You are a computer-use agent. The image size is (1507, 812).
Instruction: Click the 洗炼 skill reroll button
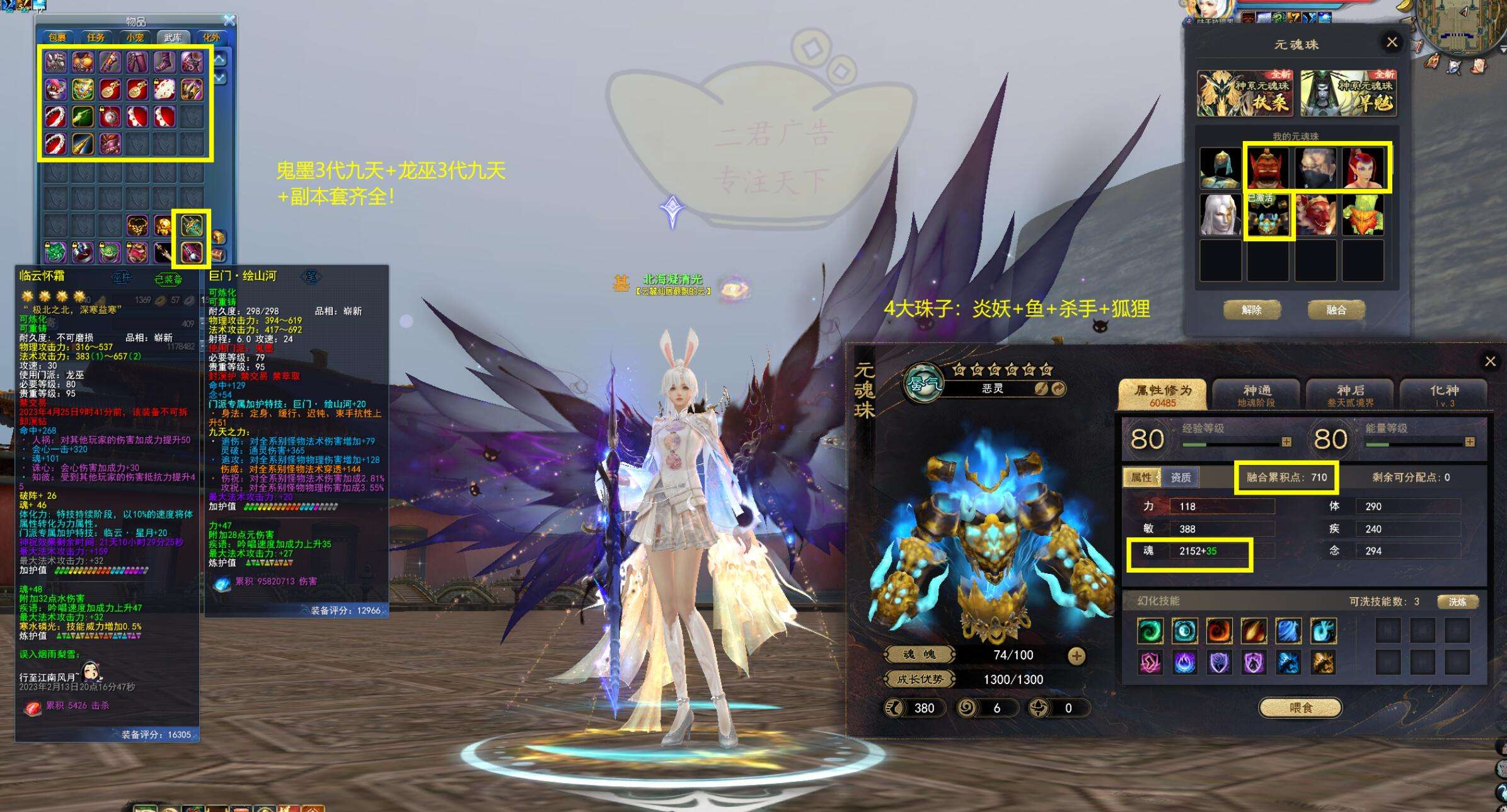point(1457,602)
